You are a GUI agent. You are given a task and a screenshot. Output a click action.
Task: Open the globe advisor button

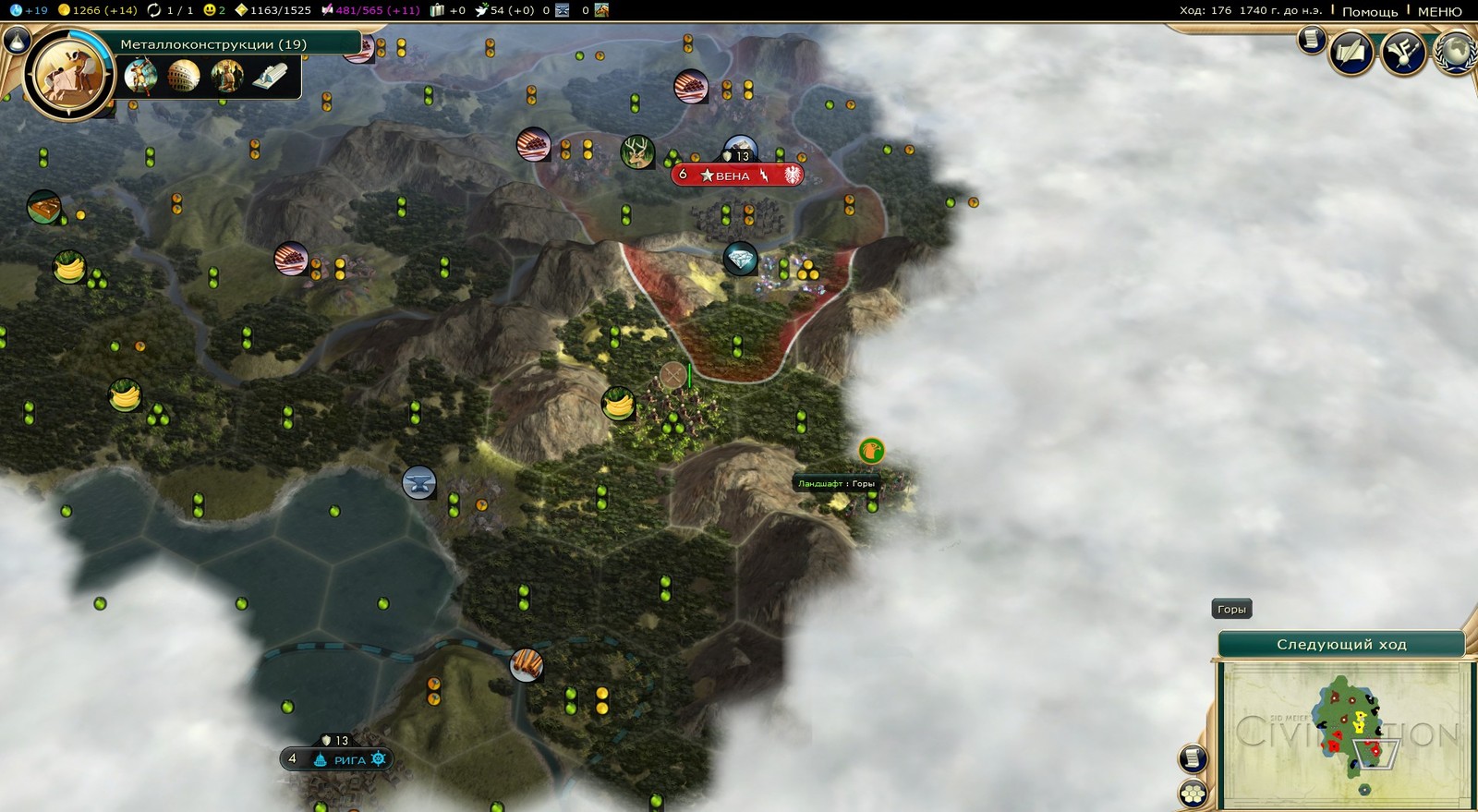1456,53
